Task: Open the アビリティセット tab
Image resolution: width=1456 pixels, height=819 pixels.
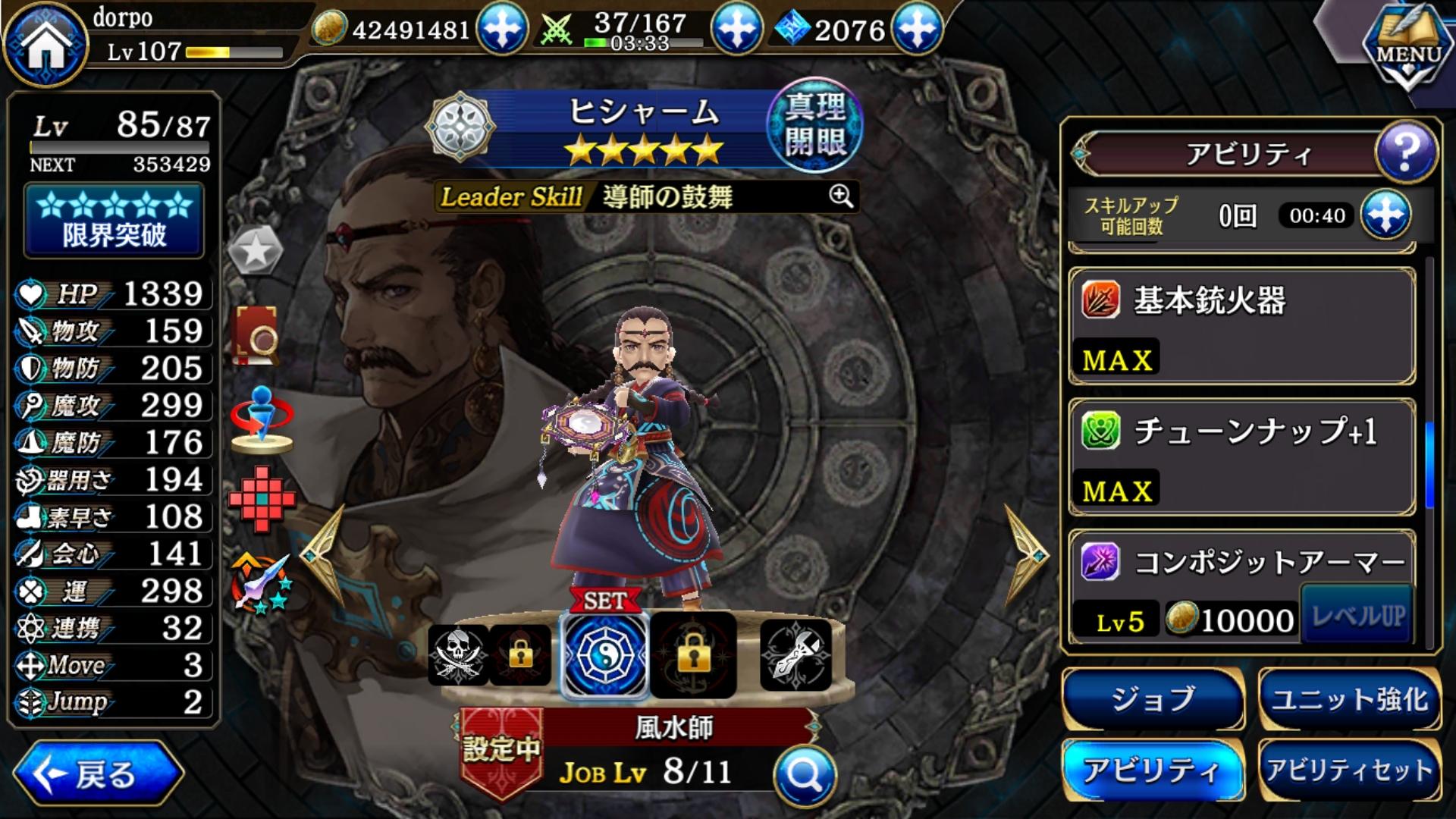Action: (1350, 770)
